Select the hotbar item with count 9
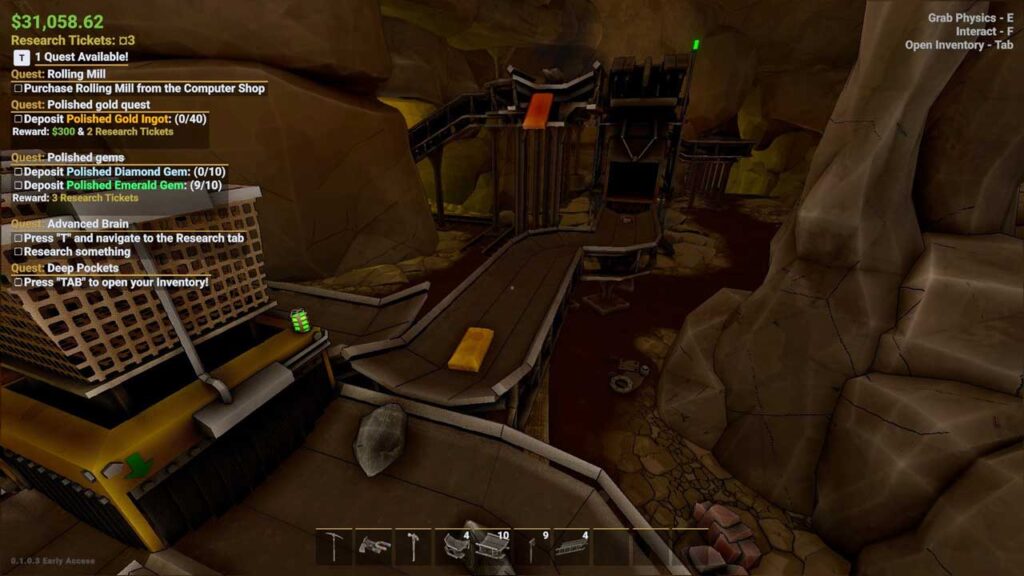 pos(531,546)
